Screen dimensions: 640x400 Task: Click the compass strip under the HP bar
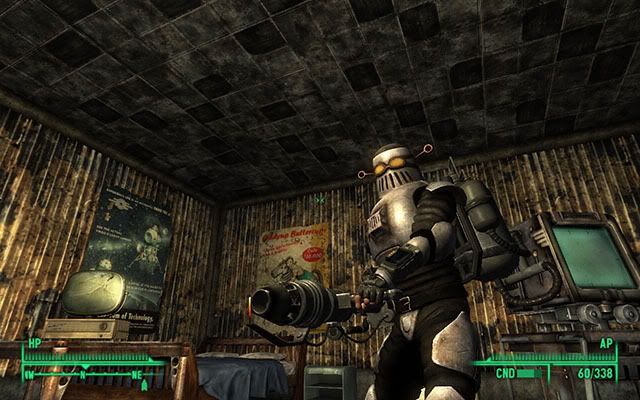point(90,373)
